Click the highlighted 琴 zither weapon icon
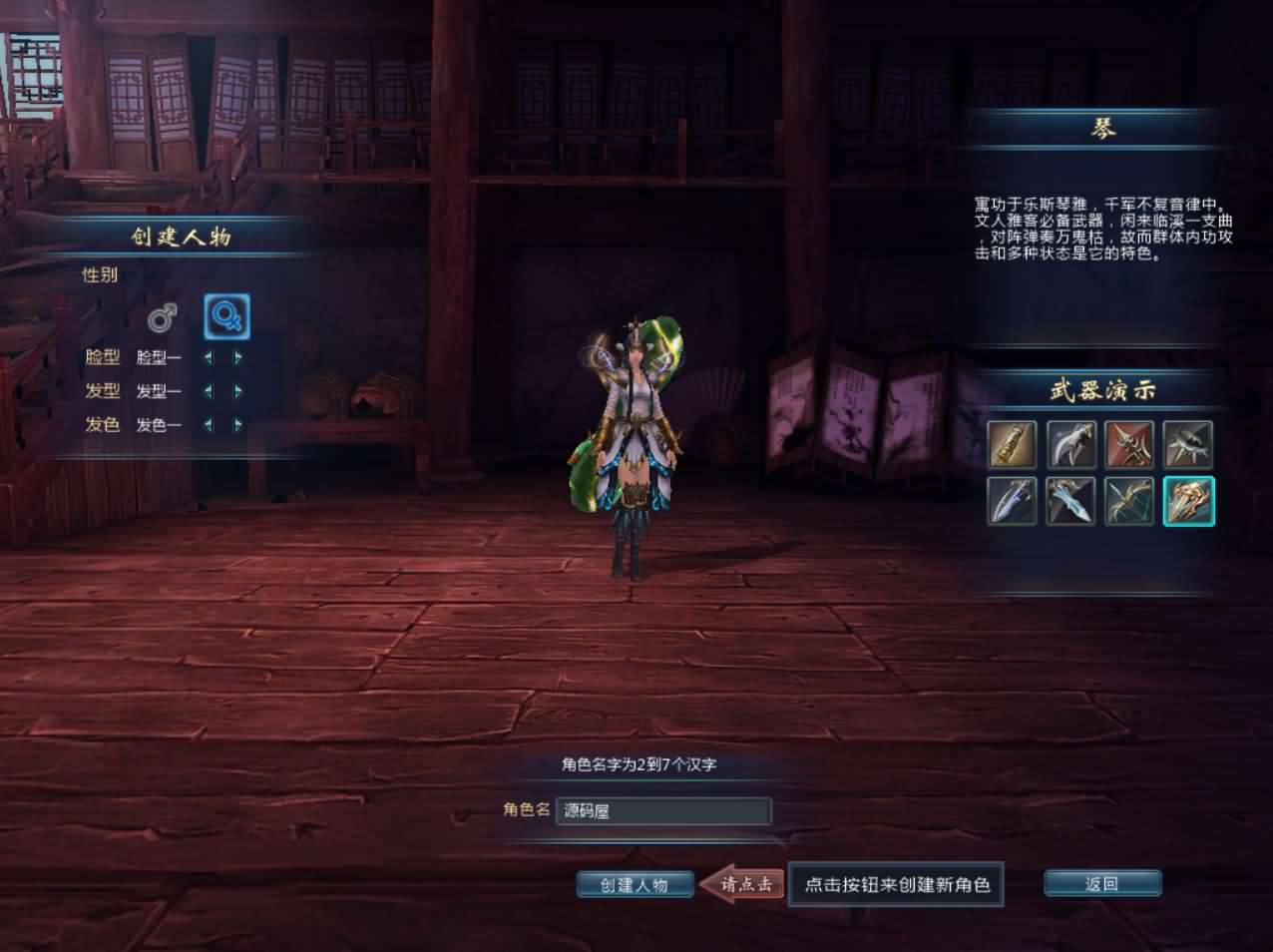The height and width of the screenshot is (952, 1273). [1188, 500]
